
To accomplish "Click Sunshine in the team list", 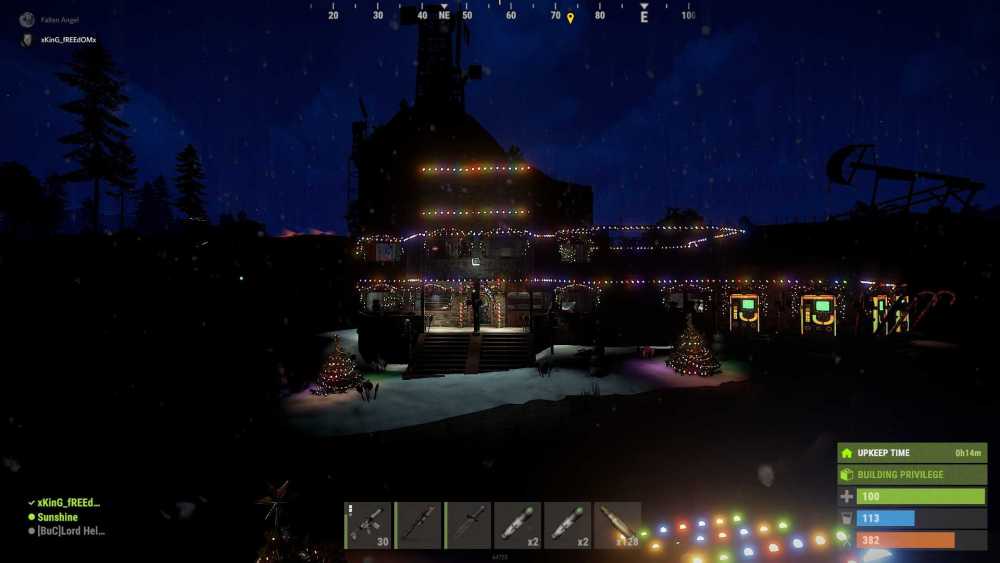I will coord(58,517).
